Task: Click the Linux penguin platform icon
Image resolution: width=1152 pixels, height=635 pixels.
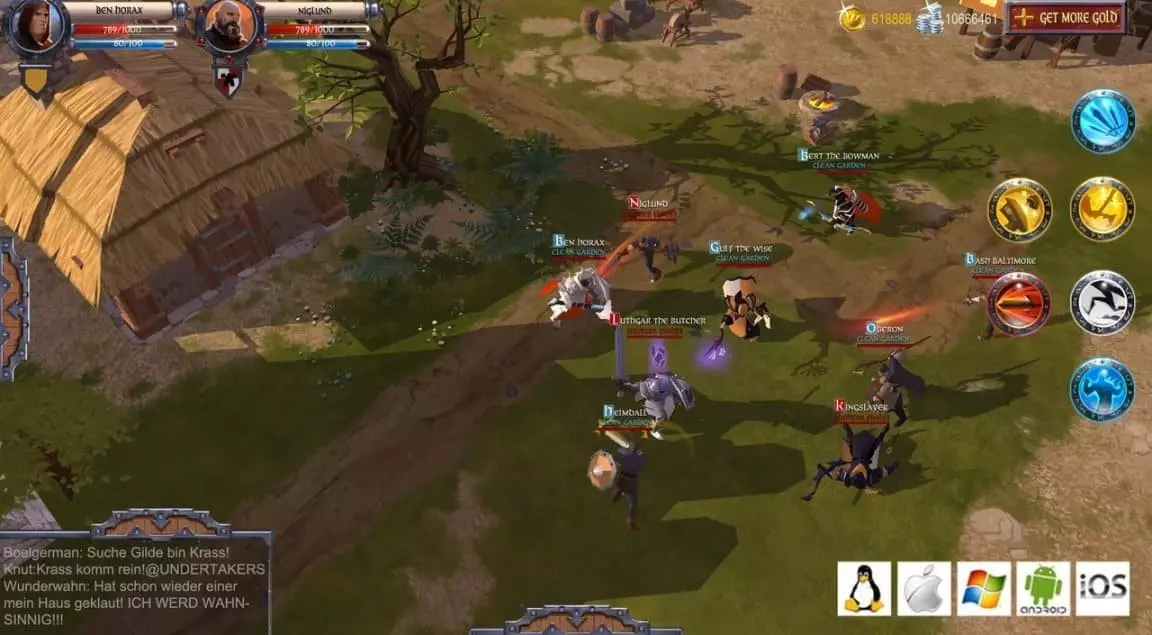Action: (864, 589)
